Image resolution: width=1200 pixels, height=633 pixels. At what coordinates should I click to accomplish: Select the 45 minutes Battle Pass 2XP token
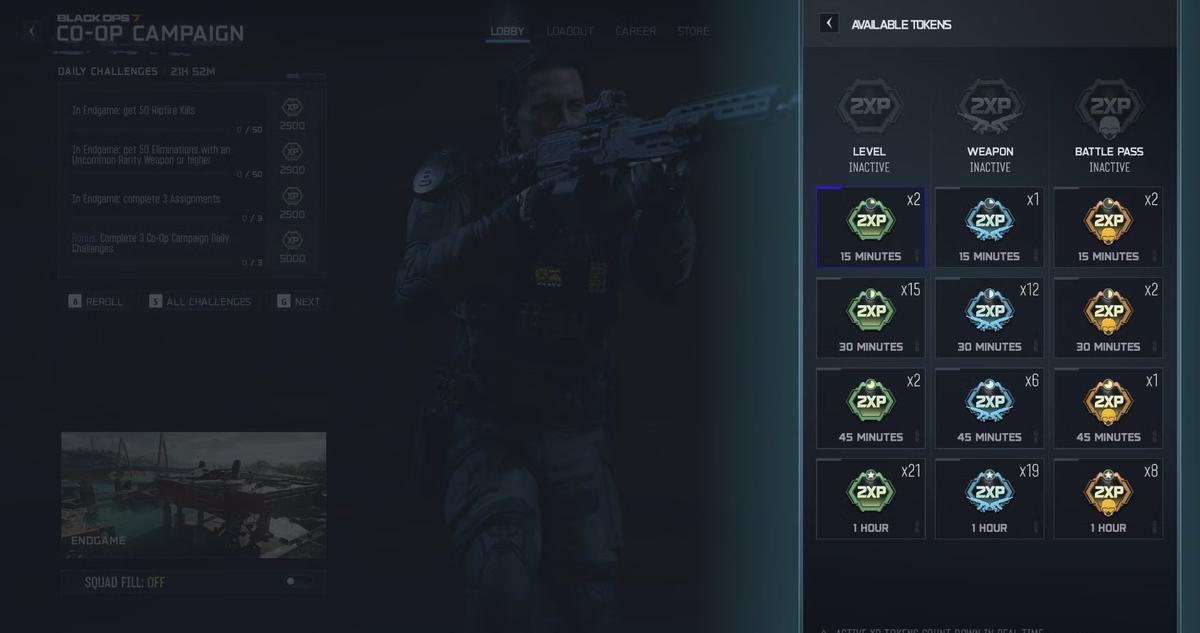(1108, 408)
